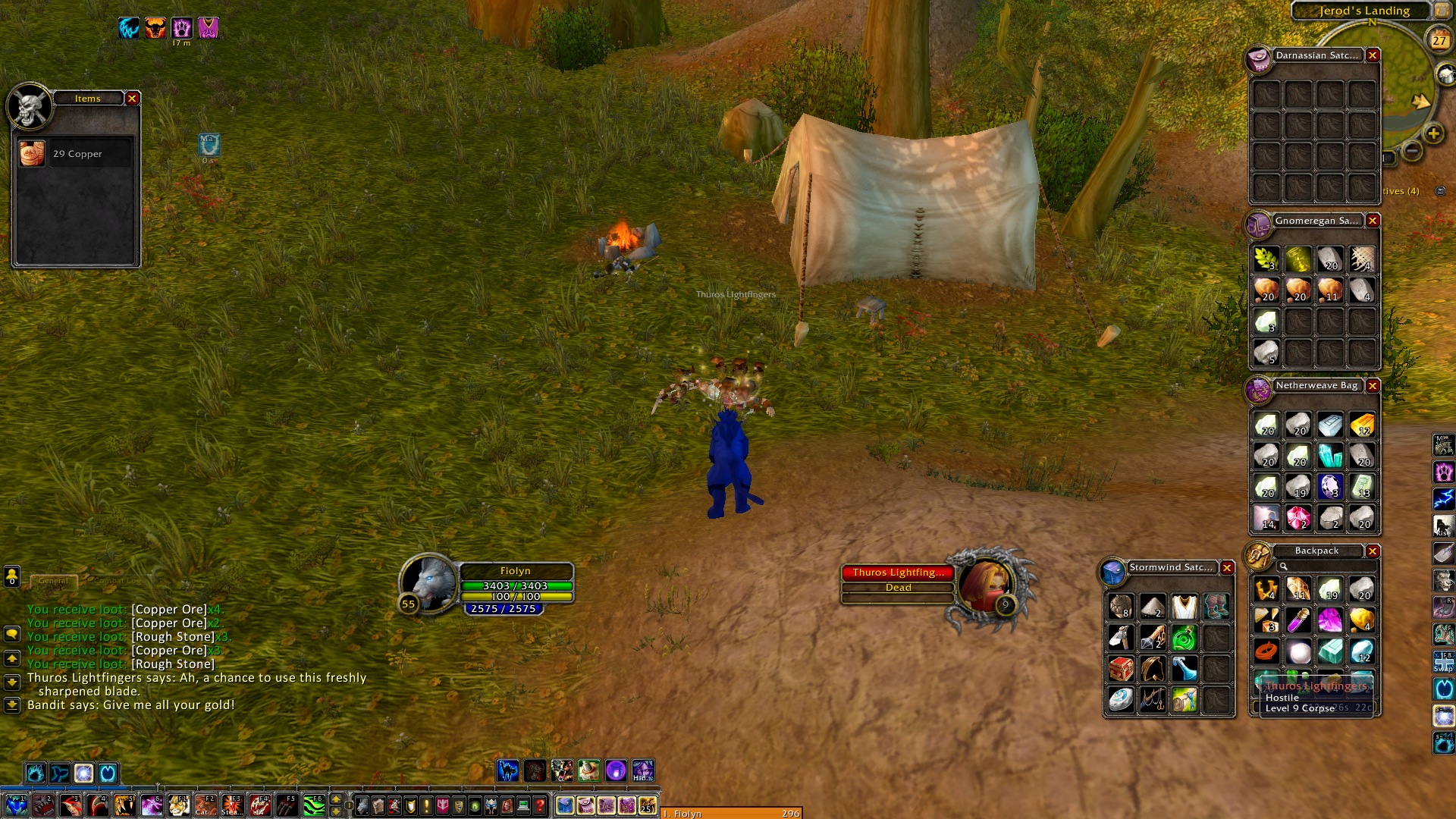Select the gold bar stack in Netherweave Bag

[1362, 425]
